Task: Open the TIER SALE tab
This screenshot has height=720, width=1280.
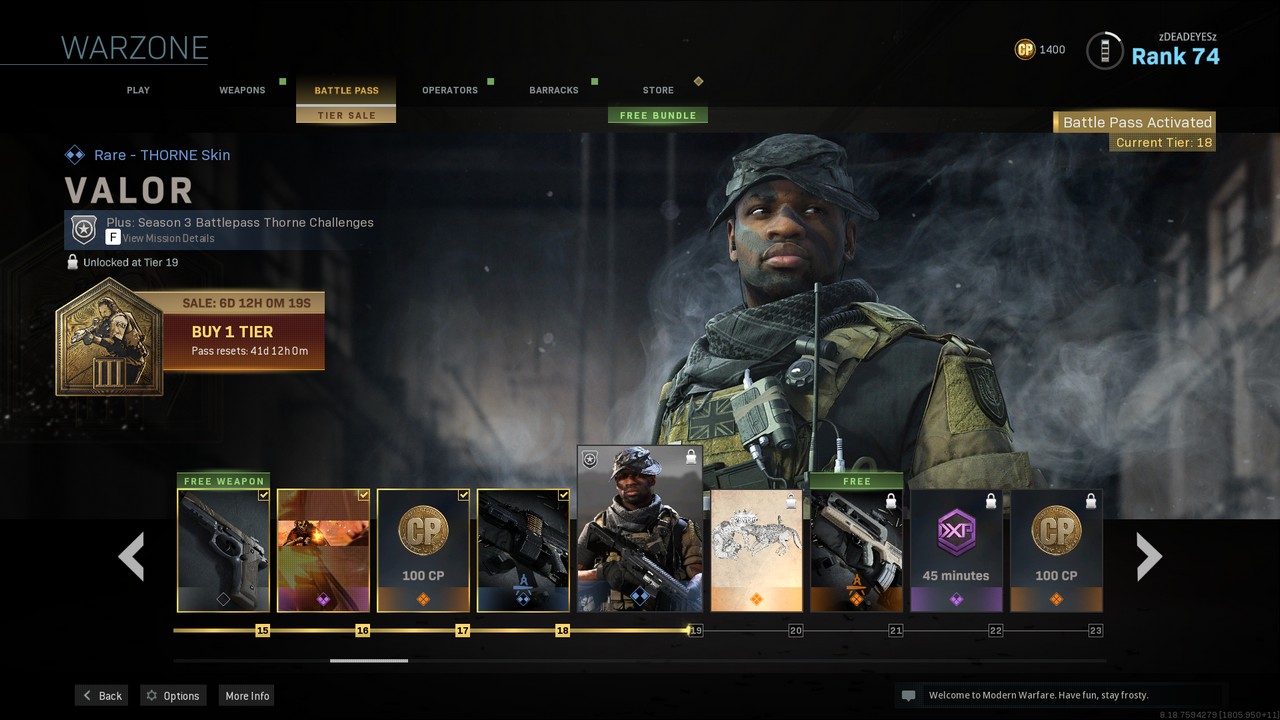Action: [x=346, y=115]
